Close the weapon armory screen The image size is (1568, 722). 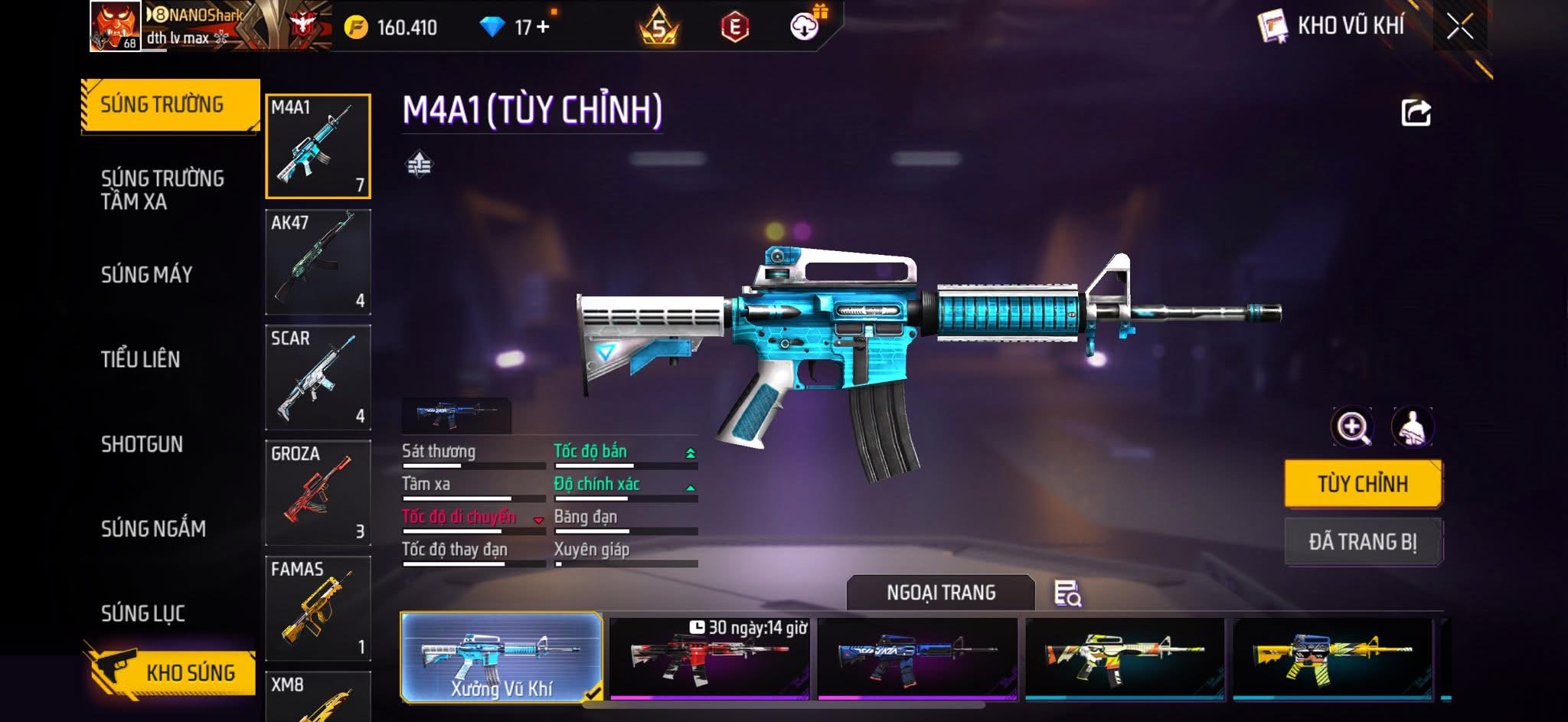(x=1459, y=27)
